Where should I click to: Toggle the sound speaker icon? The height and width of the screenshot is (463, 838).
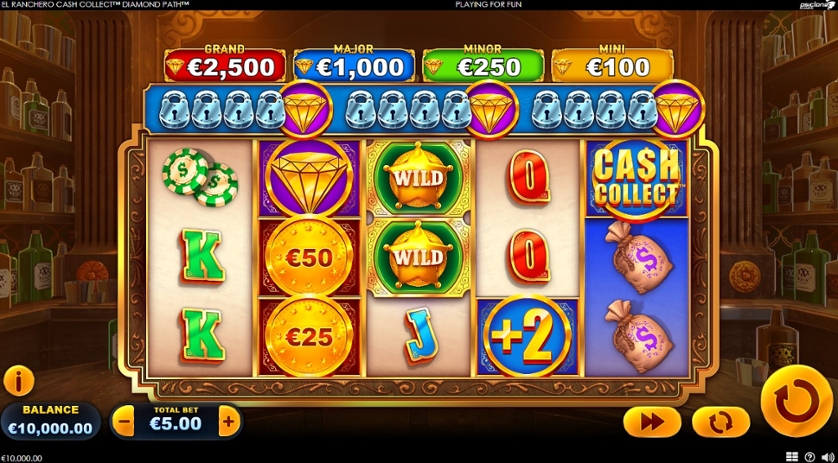(827, 457)
